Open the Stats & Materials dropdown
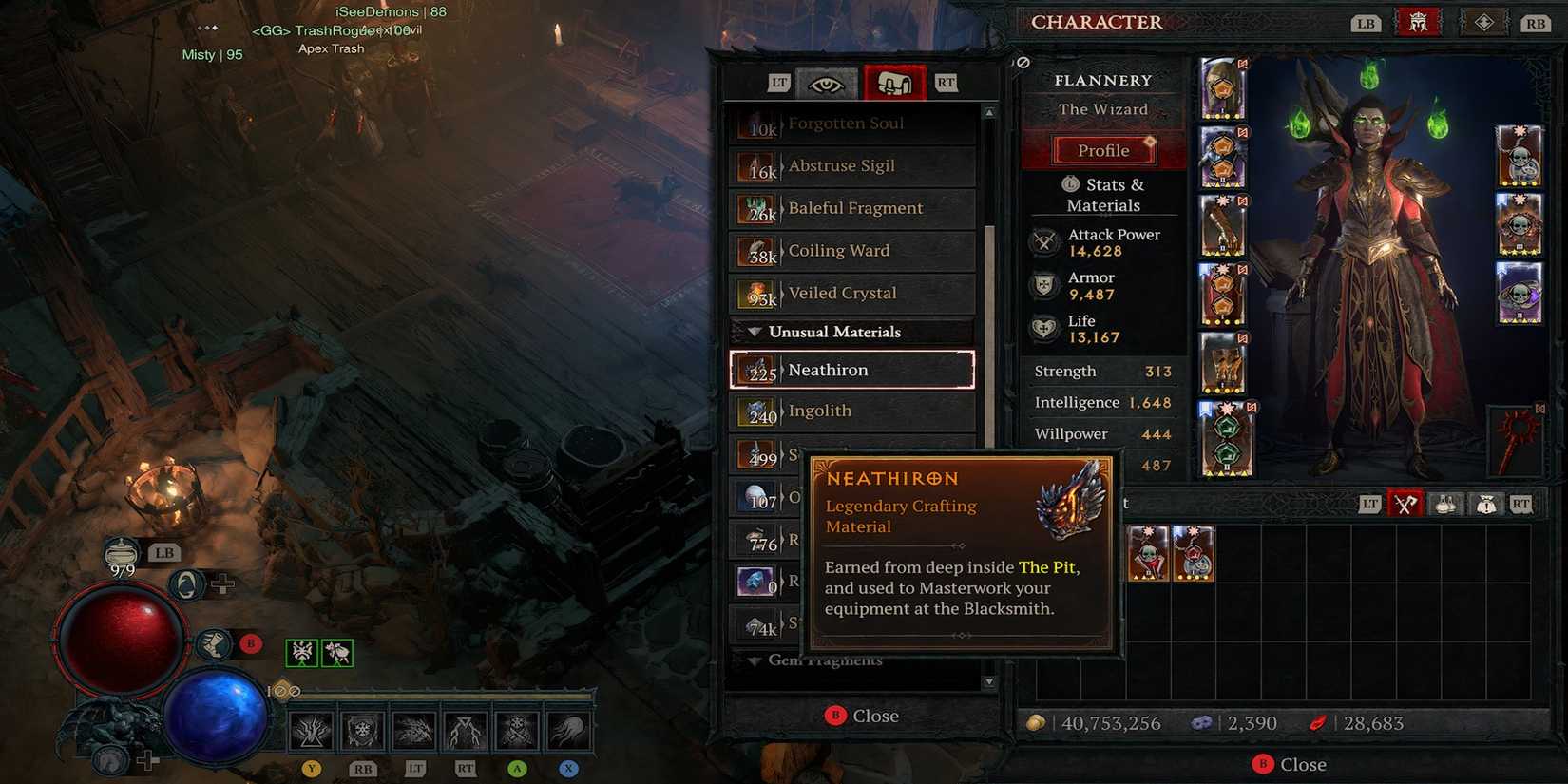Screen dimensions: 1568x784 pos(1102,194)
